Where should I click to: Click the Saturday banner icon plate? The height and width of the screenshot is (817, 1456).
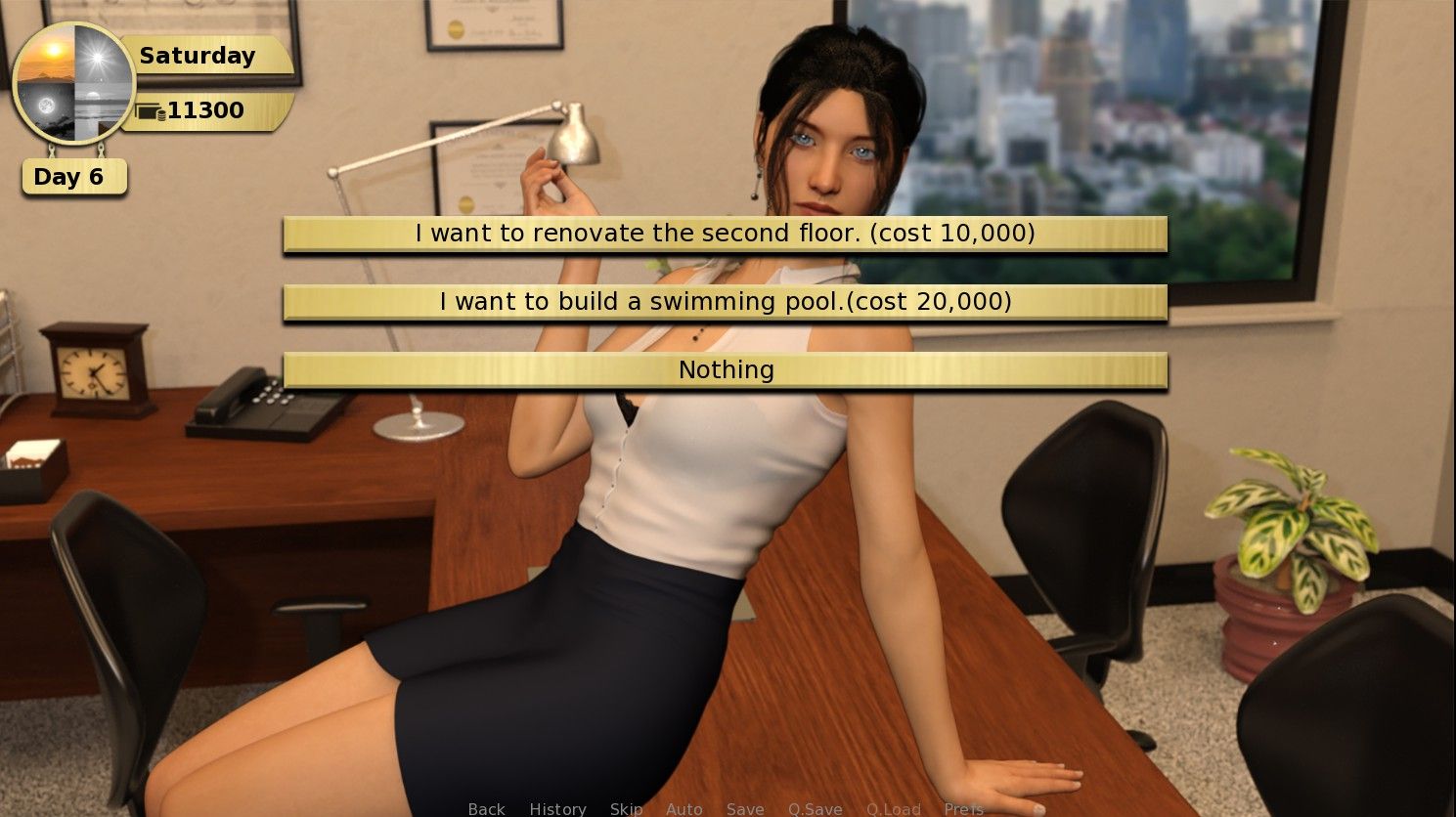[x=196, y=56]
